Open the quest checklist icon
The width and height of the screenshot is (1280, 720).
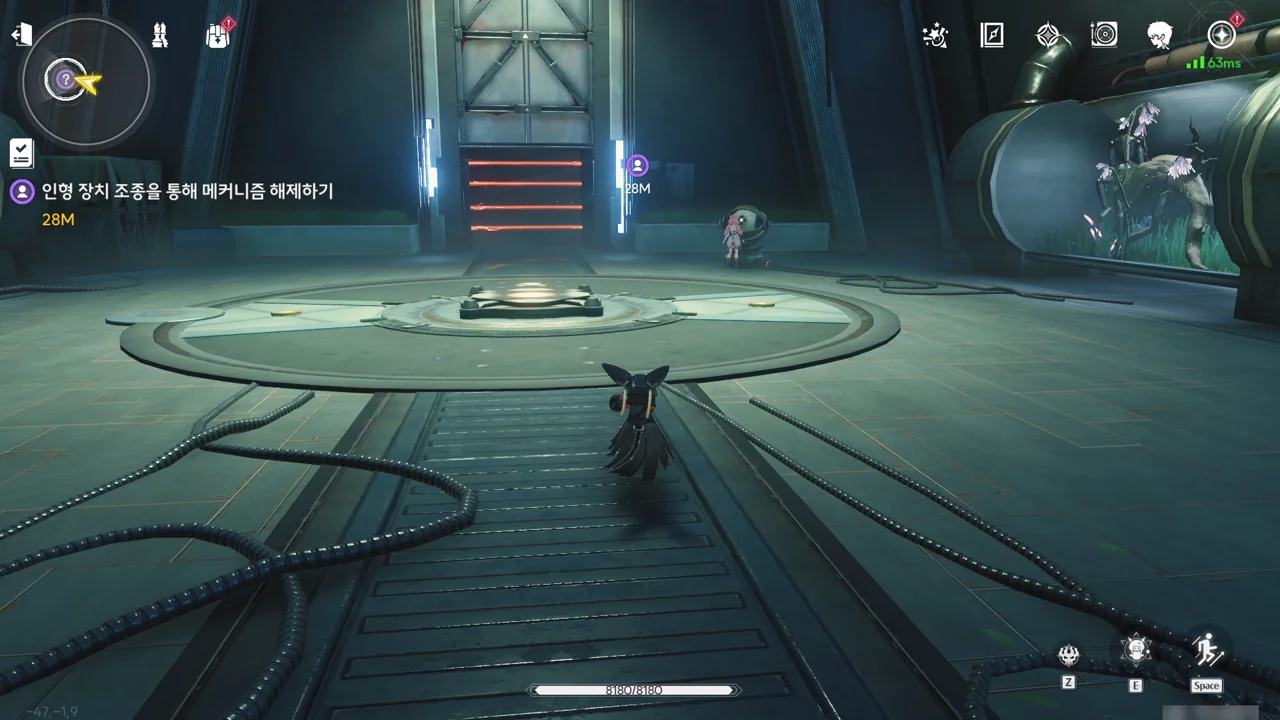pyautogui.click(x=21, y=153)
